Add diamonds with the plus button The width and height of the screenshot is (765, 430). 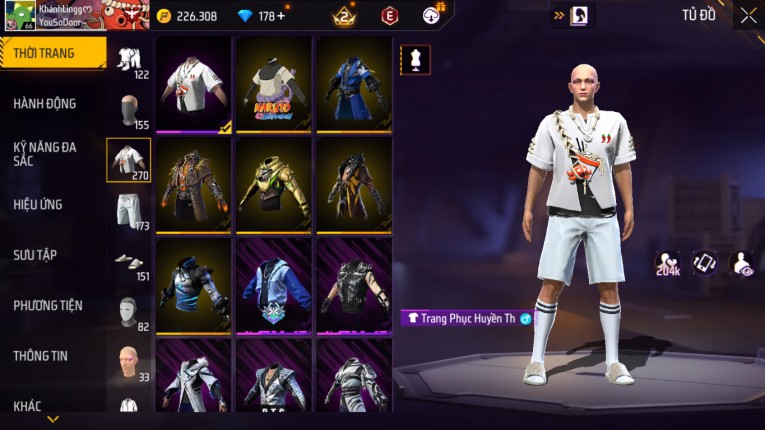(x=281, y=16)
